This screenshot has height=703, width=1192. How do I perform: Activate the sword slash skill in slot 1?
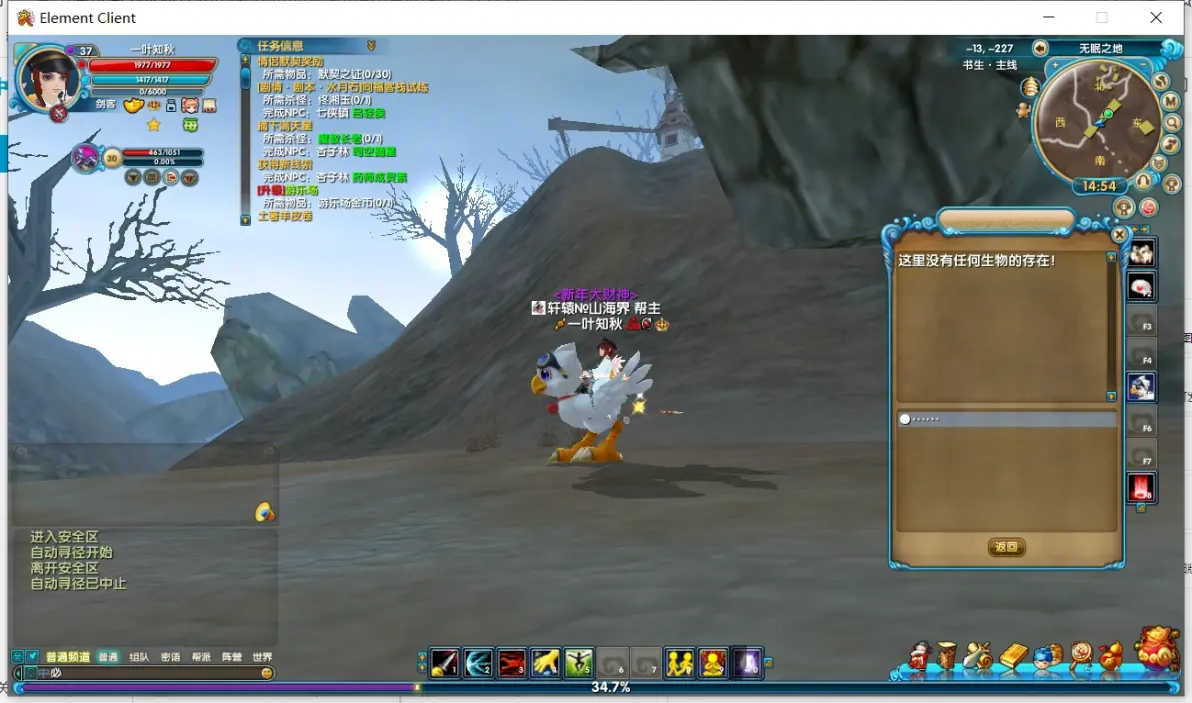445,663
